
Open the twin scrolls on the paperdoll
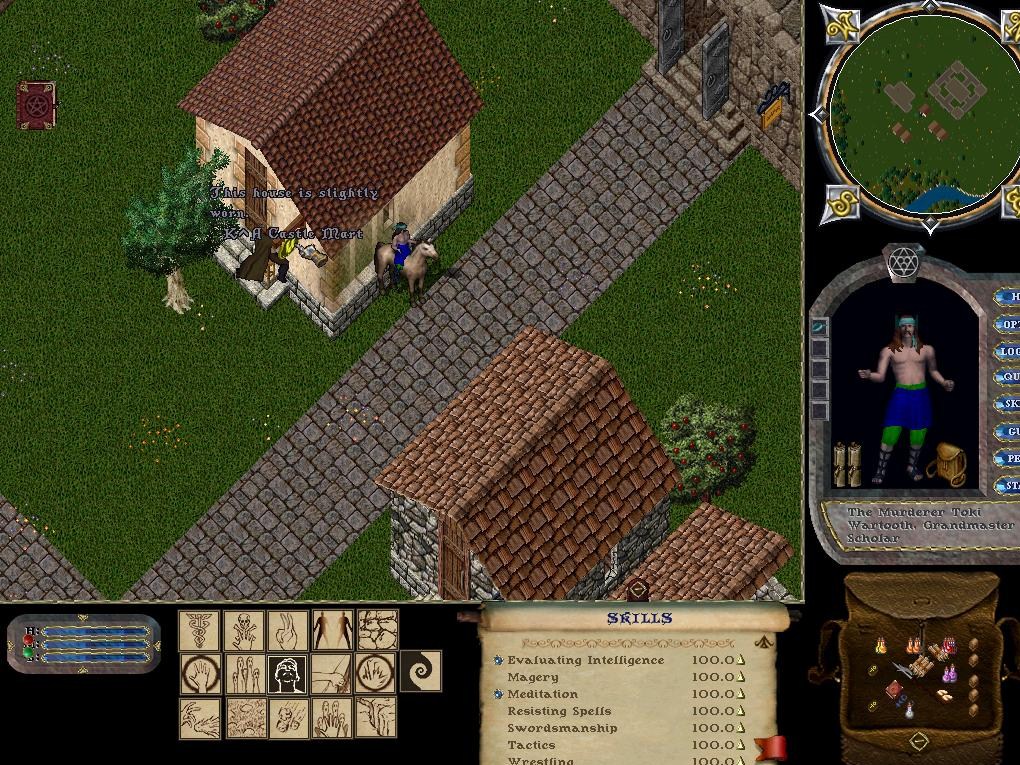tap(848, 463)
